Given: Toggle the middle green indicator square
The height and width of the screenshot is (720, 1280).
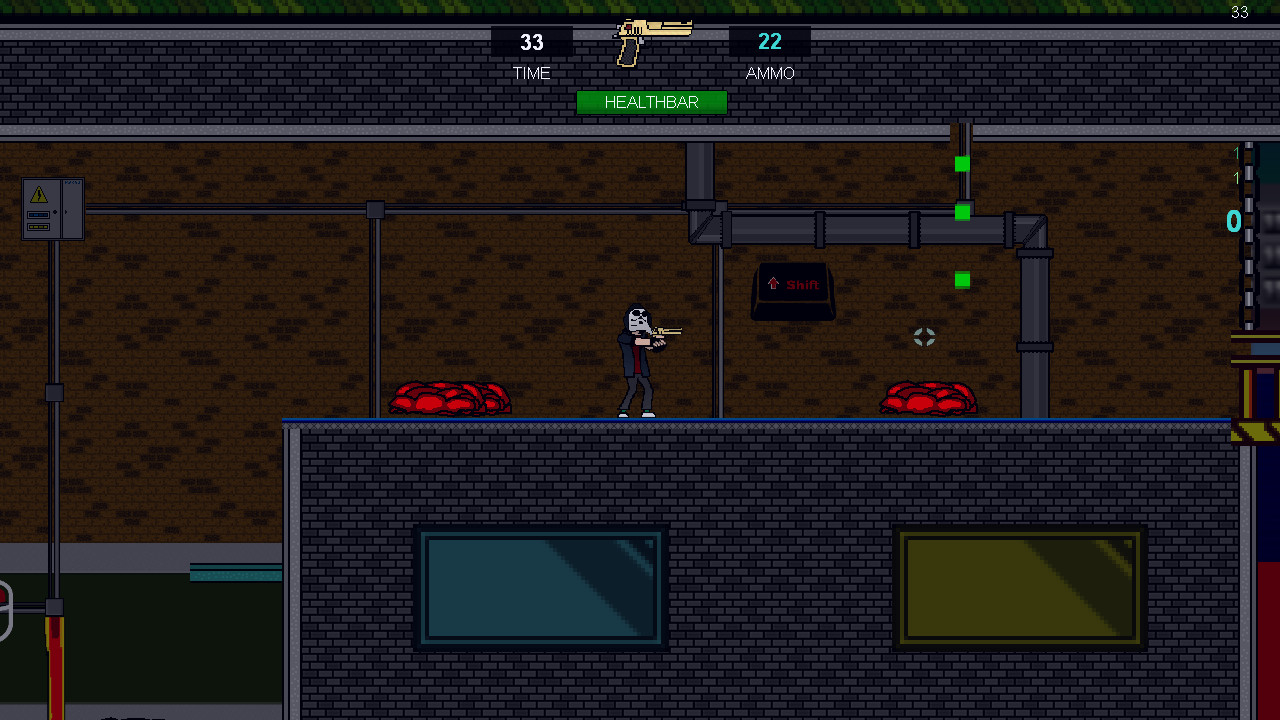Looking at the screenshot, I should click(961, 211).
